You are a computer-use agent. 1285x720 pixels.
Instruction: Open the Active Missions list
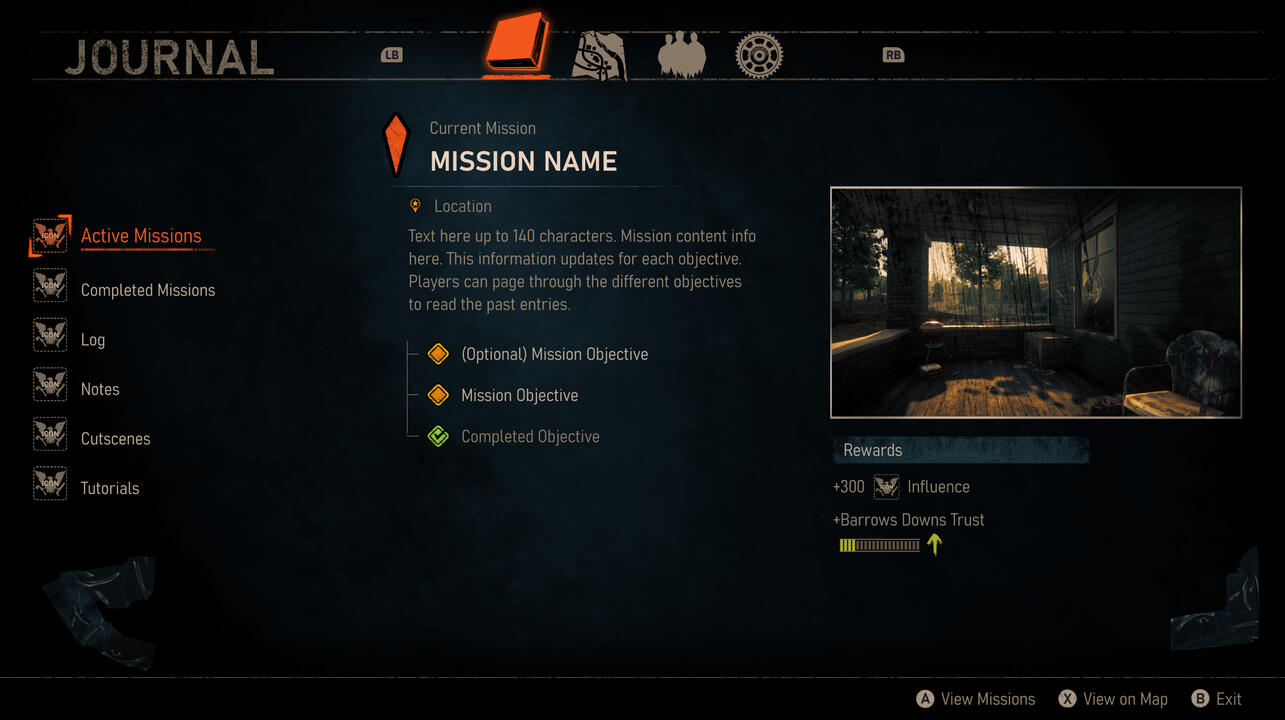(x=141, y=236)
